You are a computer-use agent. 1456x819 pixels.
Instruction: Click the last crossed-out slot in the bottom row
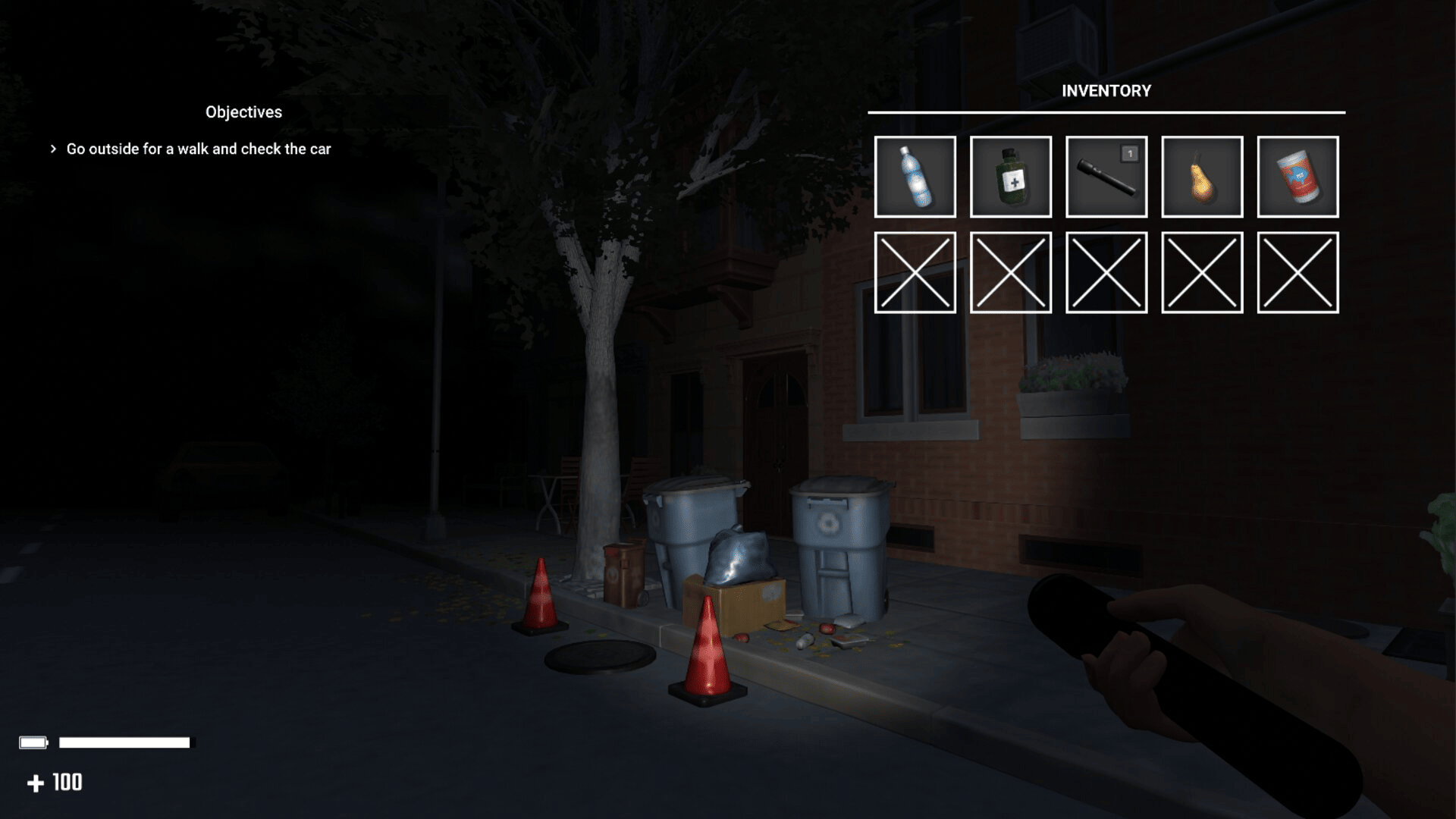[1298, 274]
